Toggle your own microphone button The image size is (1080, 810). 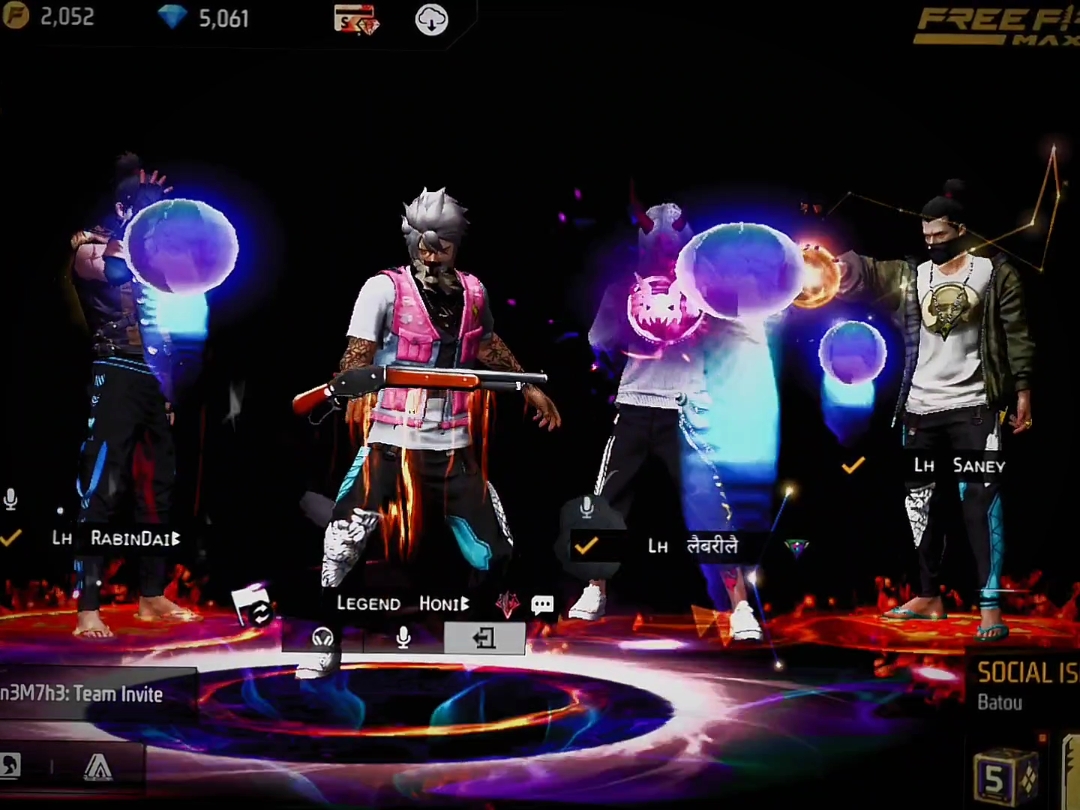pyautogui.click(x=403, y=638)
